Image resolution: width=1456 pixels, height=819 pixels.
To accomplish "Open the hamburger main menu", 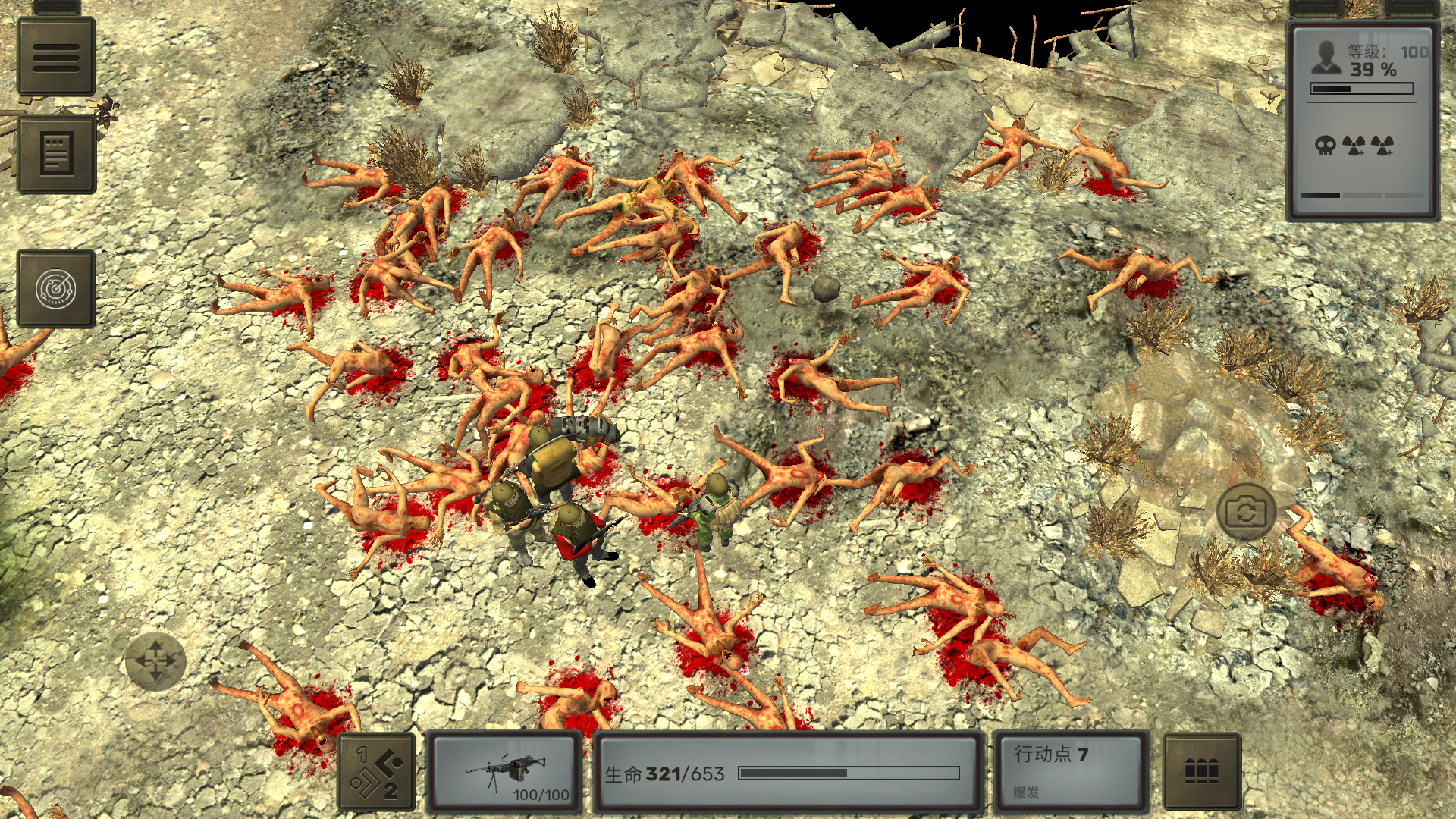I will click(56, 57).
